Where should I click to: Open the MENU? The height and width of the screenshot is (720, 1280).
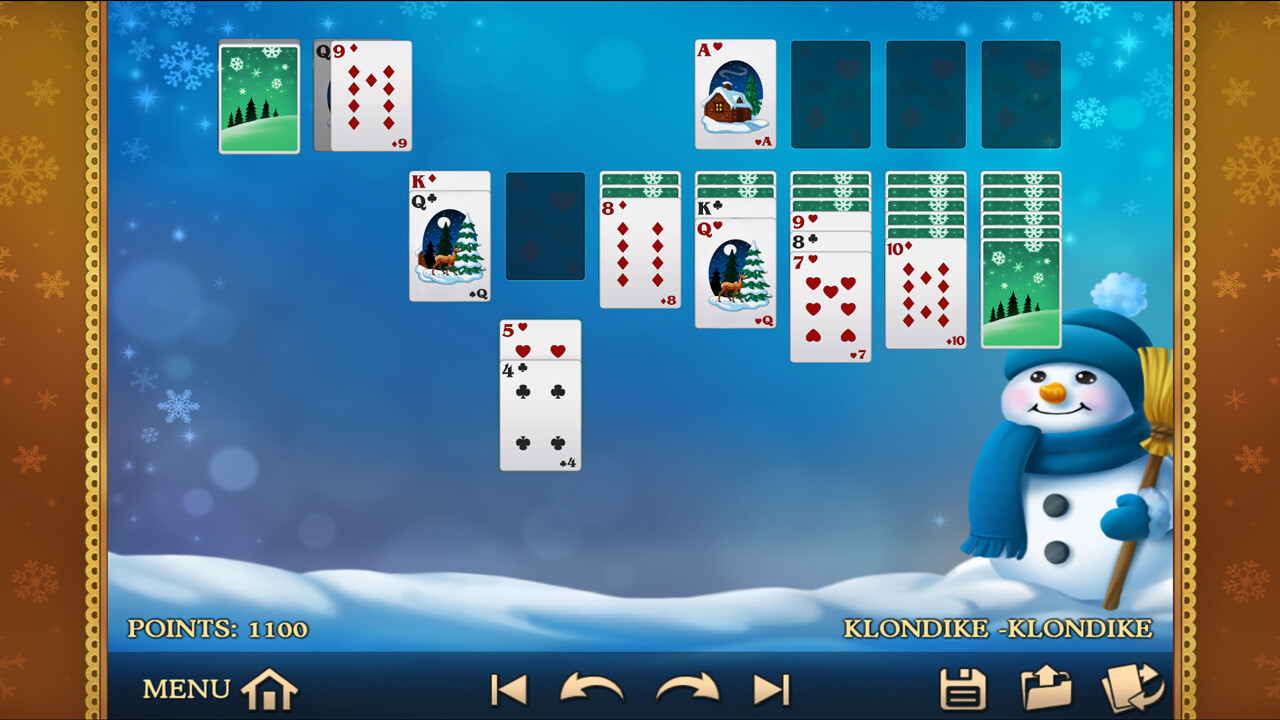[185, 688]
